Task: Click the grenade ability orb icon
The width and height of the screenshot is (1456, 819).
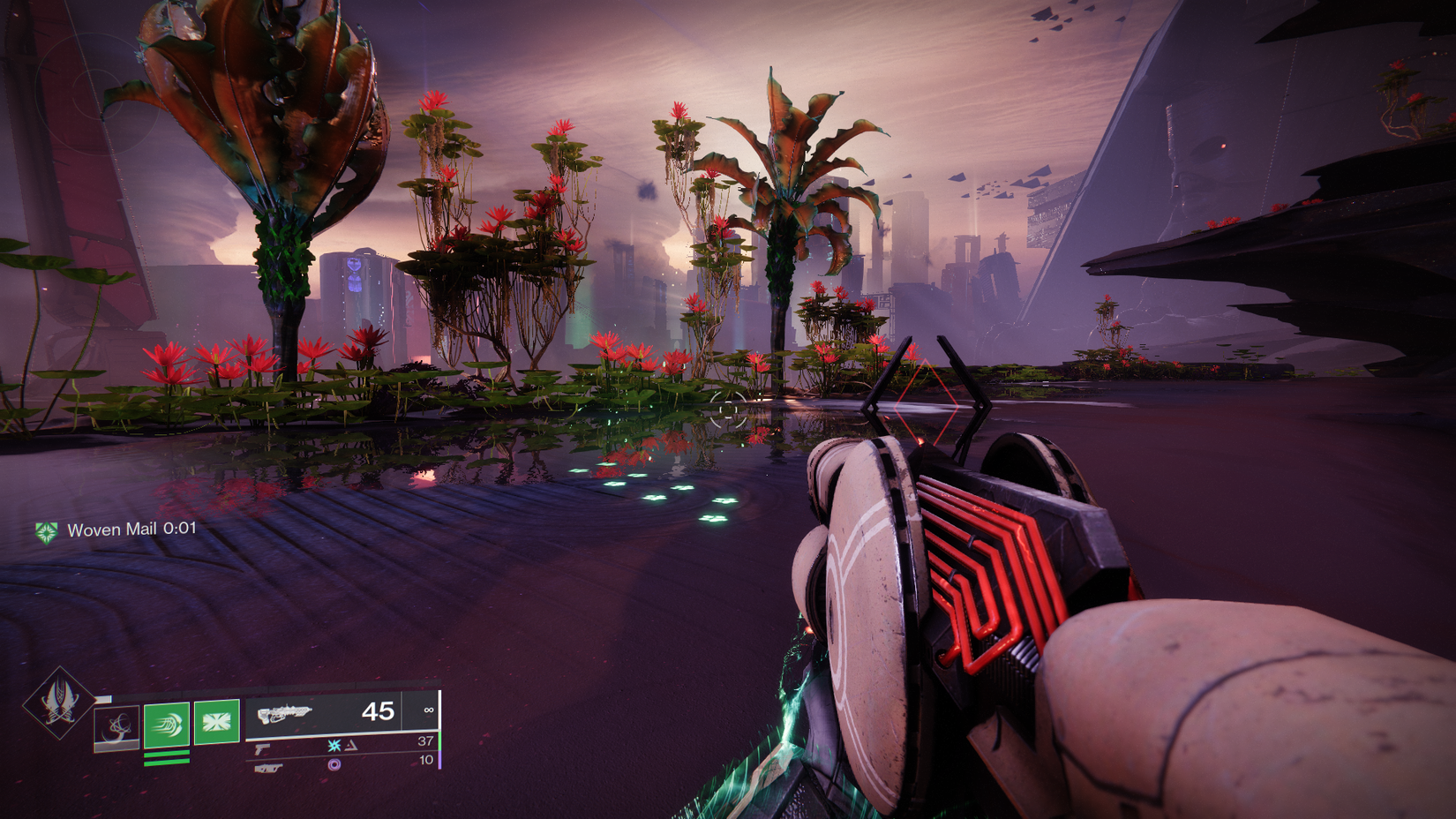Action: 116,726
